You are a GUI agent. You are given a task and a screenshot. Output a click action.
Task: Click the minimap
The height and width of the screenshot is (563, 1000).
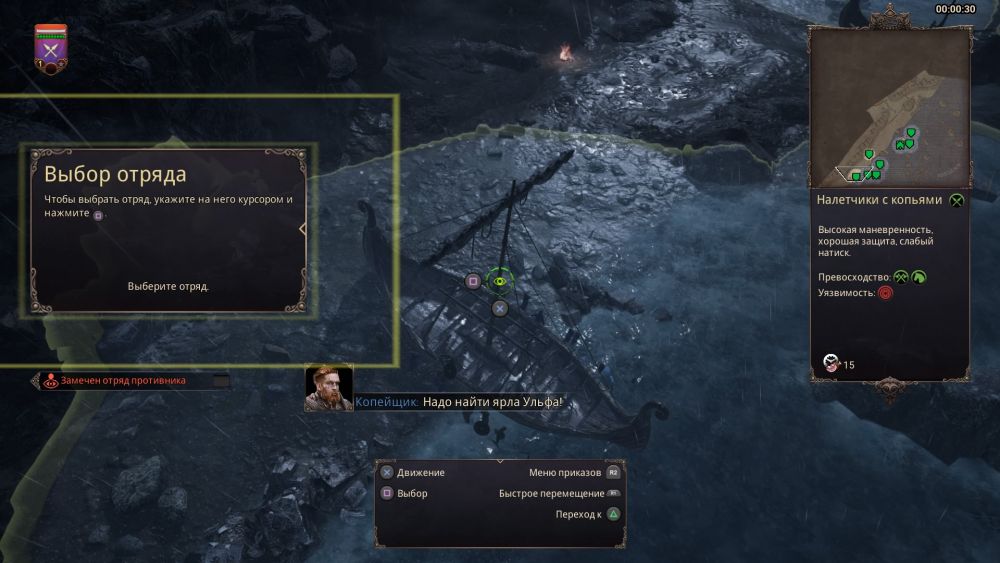click(x=889, y=107)
